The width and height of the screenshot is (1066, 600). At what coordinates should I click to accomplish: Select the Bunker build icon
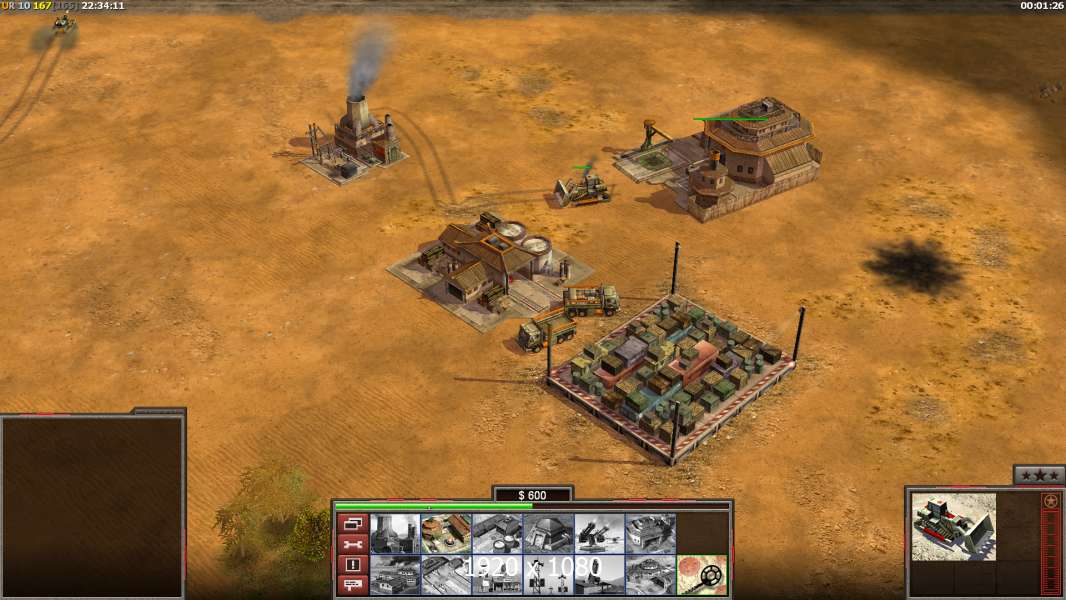point(548,533)
